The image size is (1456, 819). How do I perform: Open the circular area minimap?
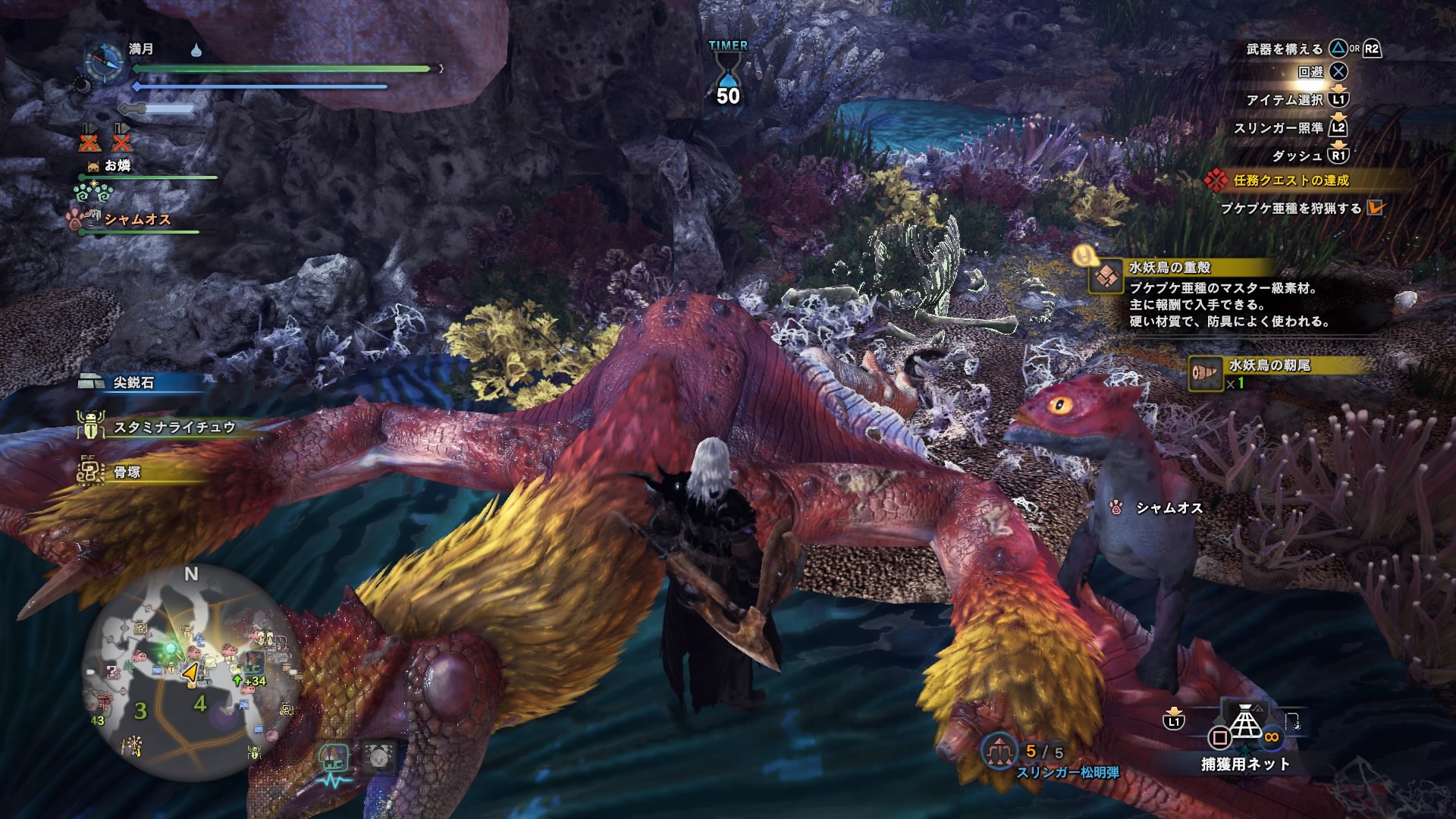click(x=190, y=673)
